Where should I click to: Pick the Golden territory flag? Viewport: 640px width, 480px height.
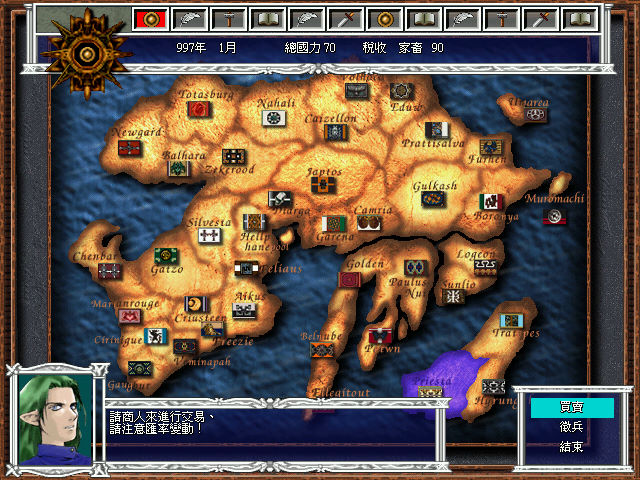(352, 279)
